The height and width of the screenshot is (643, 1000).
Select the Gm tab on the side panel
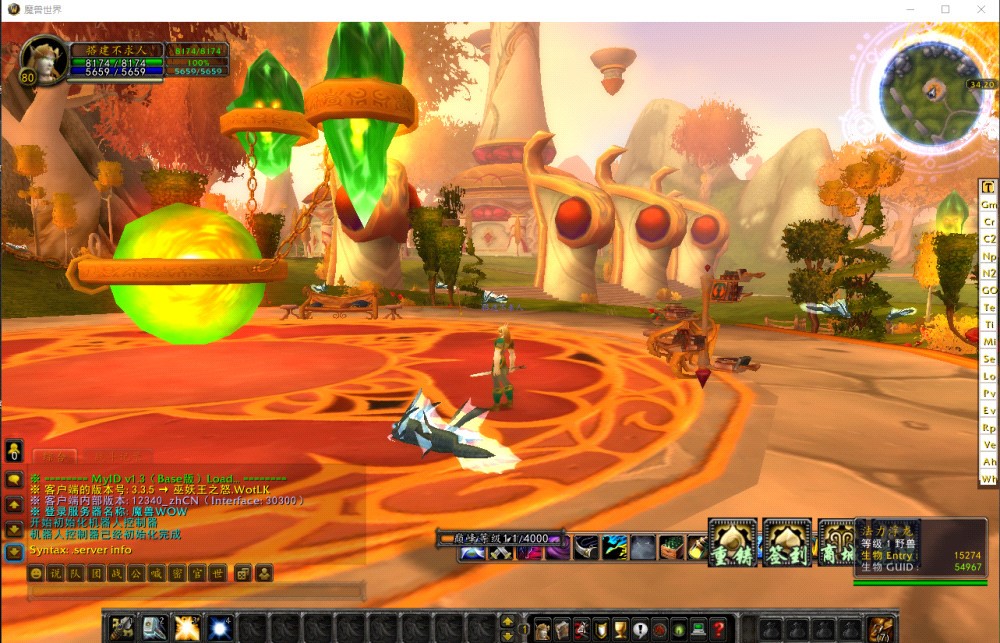pyautogui.click(x=989, y=204)
